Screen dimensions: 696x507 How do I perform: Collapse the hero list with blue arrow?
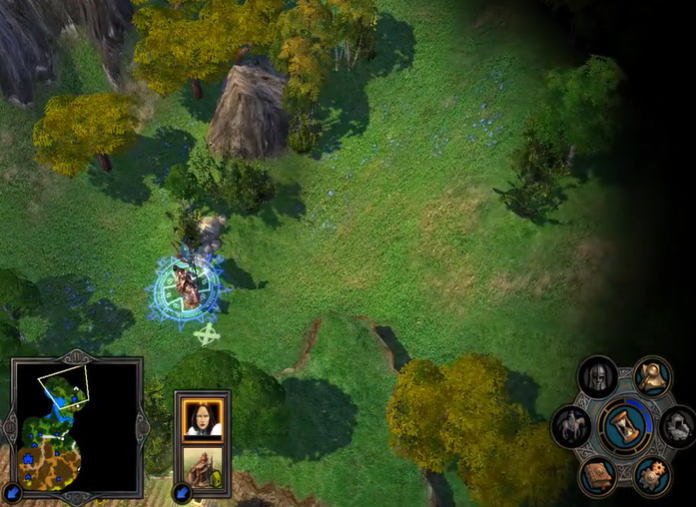point(182,492)
